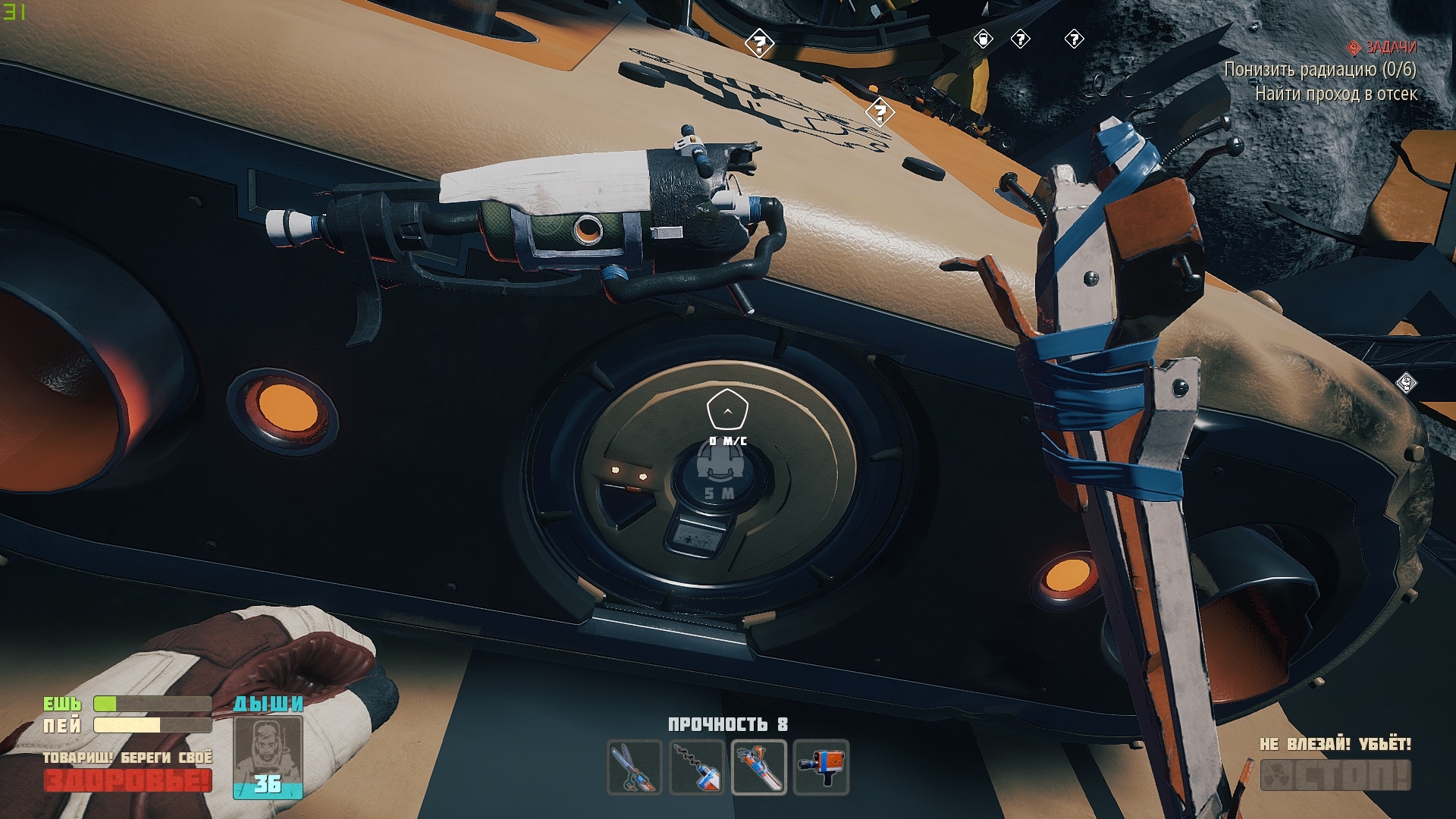Click the ПЕЙ thirst bar
Image resolution: width=1456 pixels, height=819 pixels.
(x=125, y=726)
